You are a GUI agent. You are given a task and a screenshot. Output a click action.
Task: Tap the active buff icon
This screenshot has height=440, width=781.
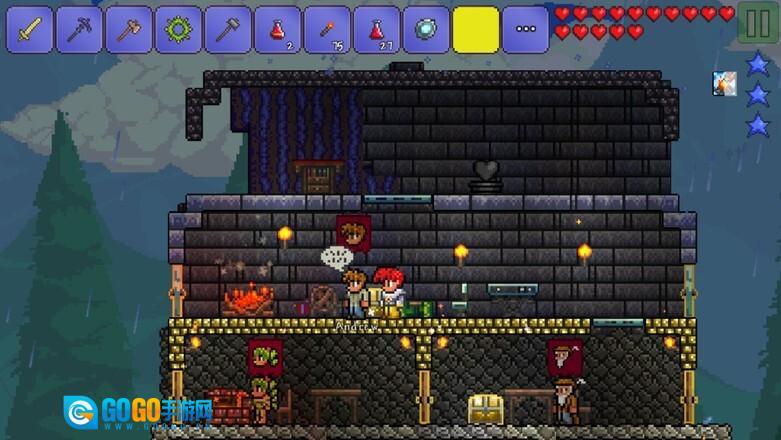point(725,84)
